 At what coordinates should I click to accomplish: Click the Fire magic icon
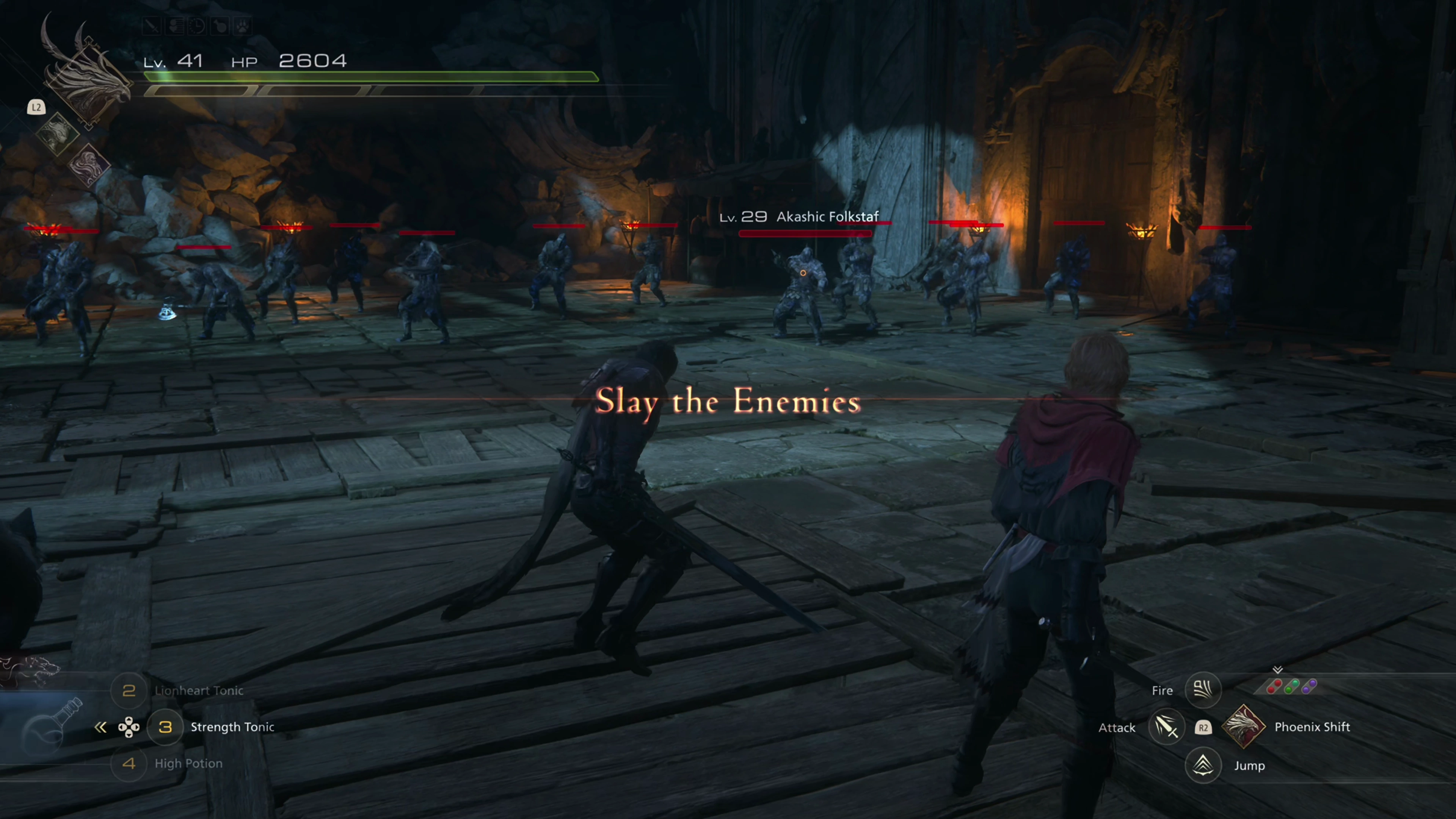1203,690
